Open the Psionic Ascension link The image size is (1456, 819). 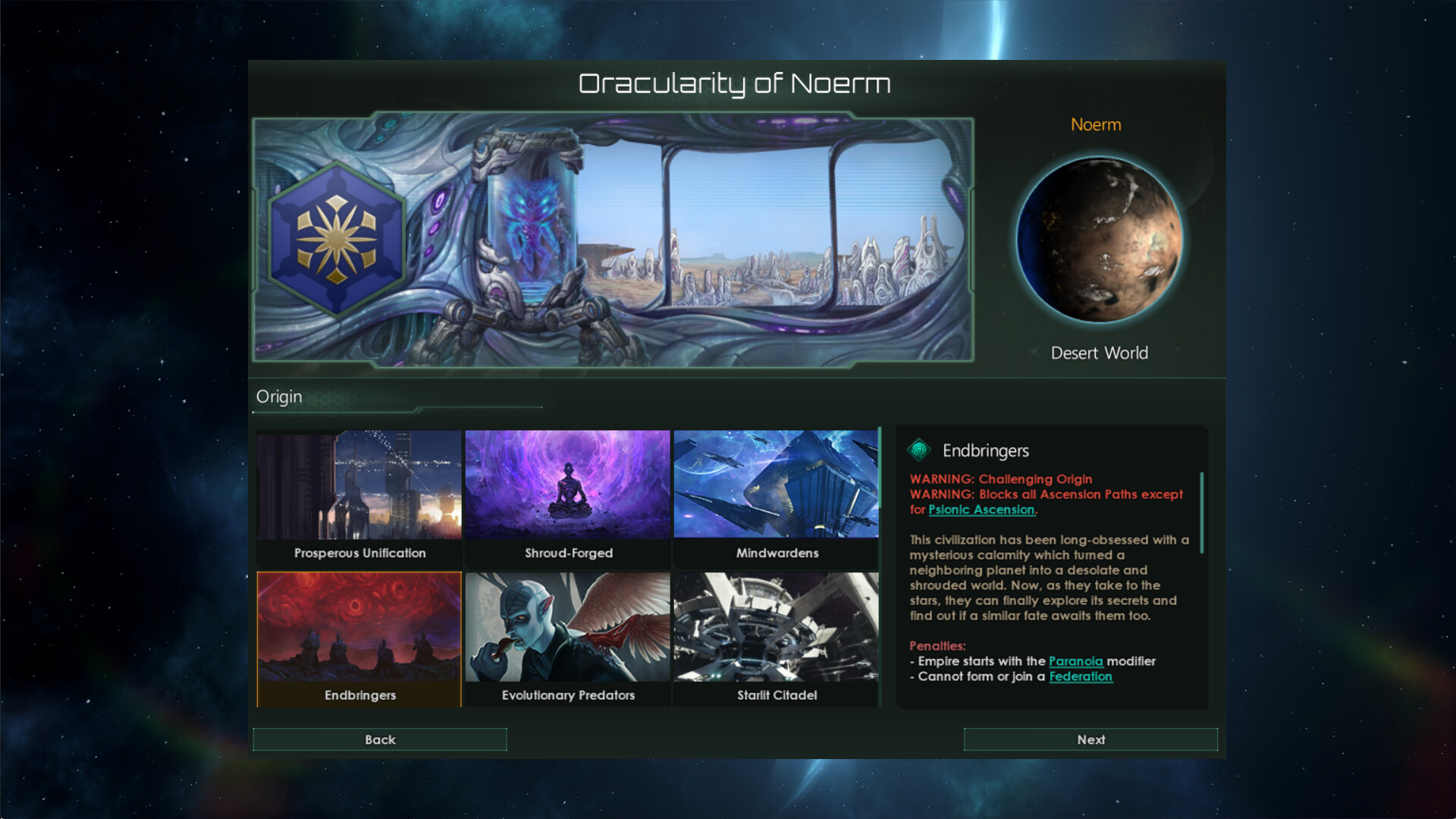tap(981, 510)
